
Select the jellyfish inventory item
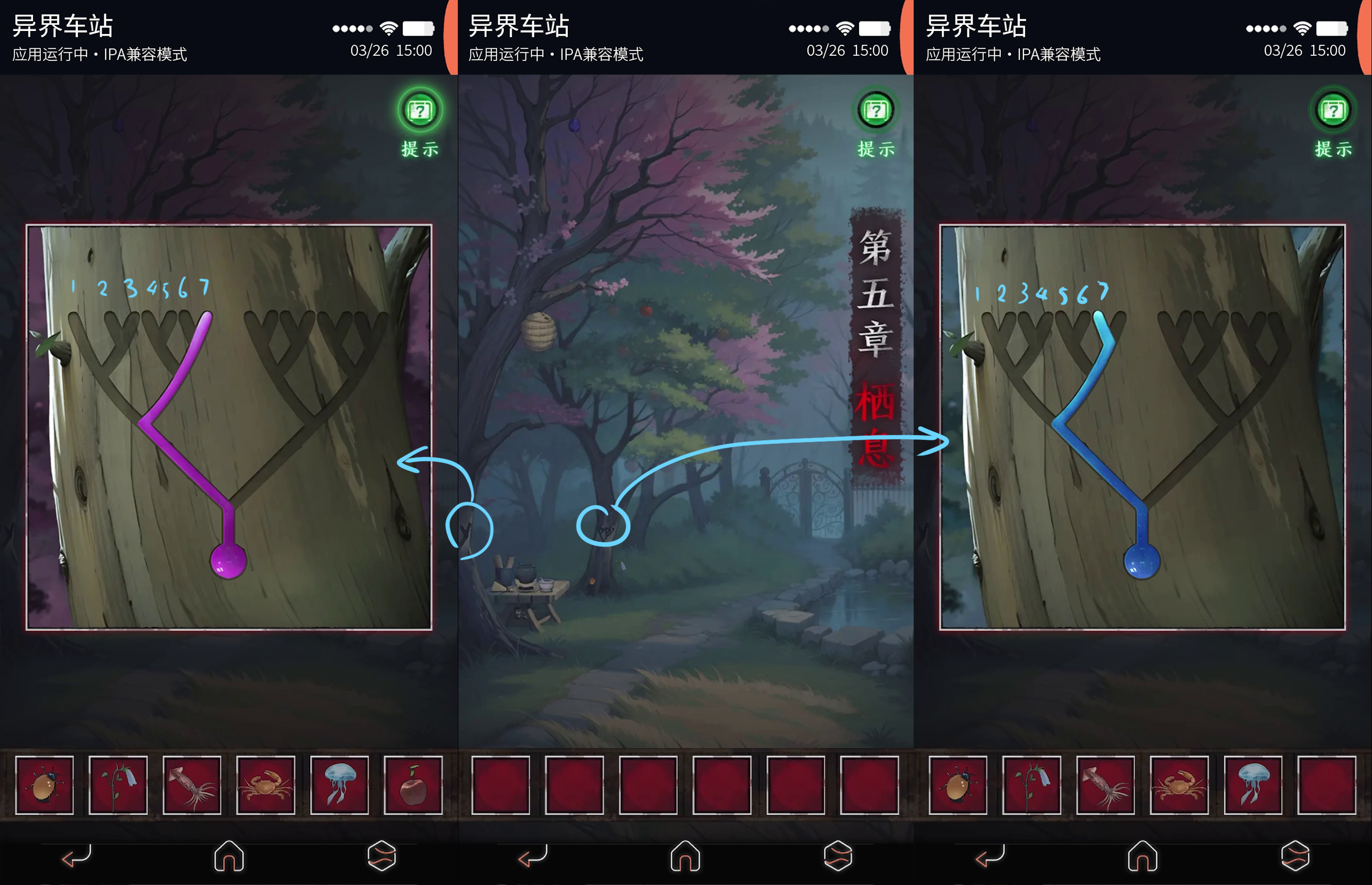click(339, 785)
